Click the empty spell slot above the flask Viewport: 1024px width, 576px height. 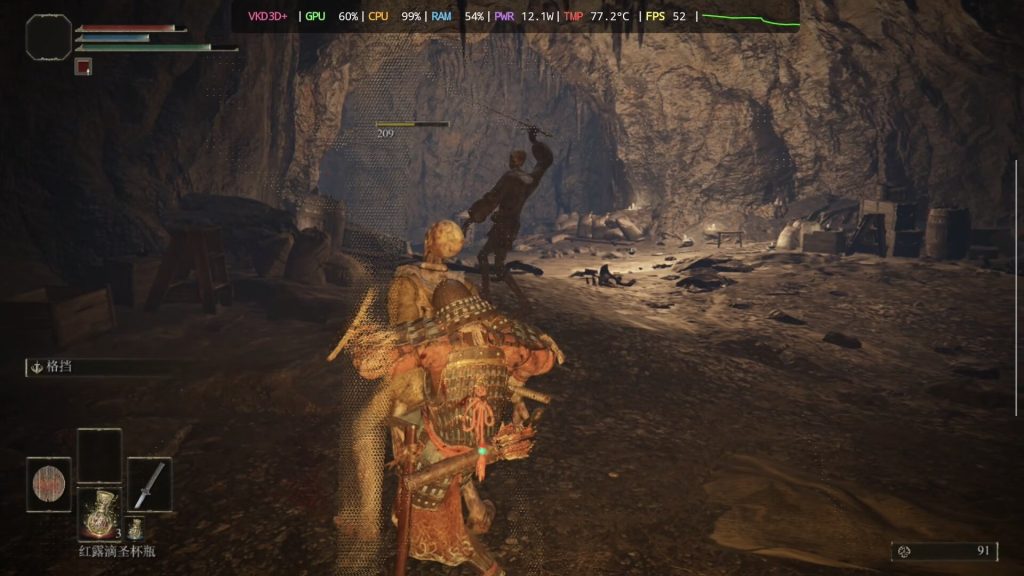tap(99, 455)
